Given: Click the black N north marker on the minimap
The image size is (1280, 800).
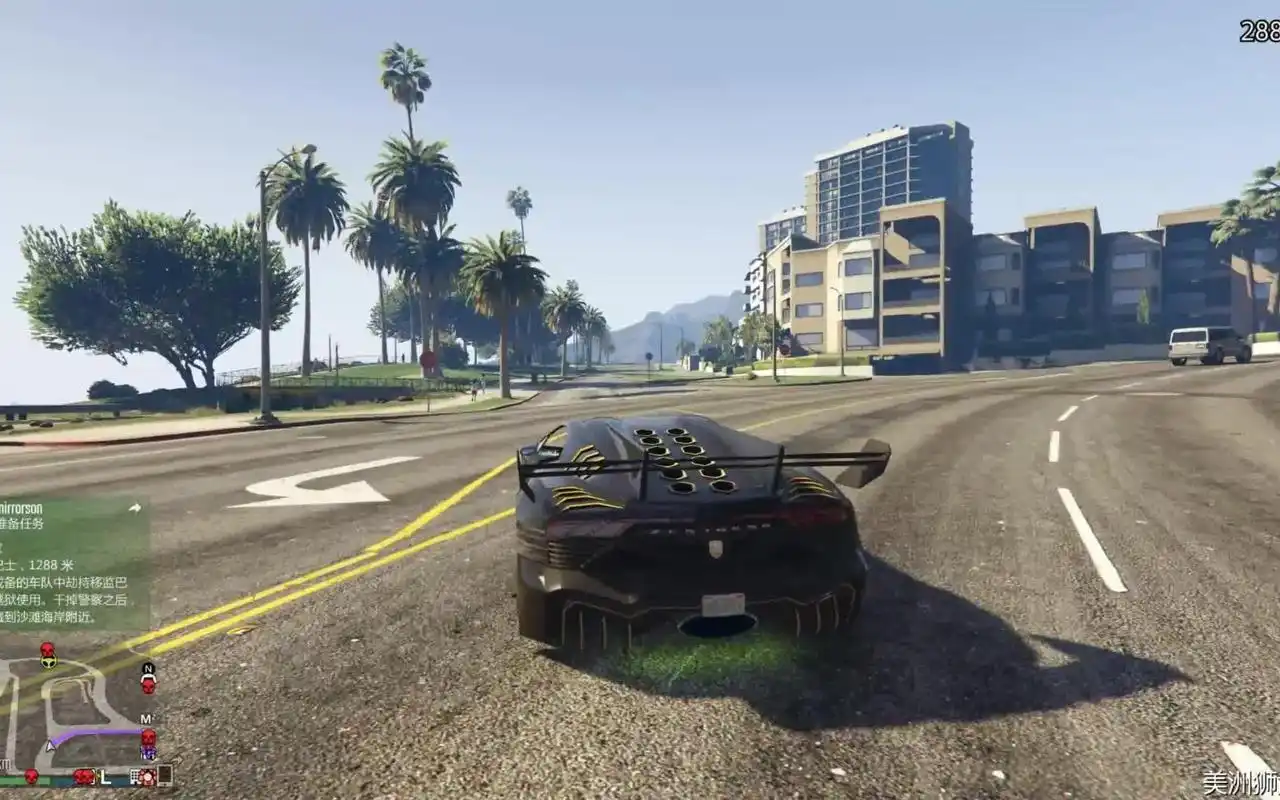Looking at the screenshot, I should [148, 669].
